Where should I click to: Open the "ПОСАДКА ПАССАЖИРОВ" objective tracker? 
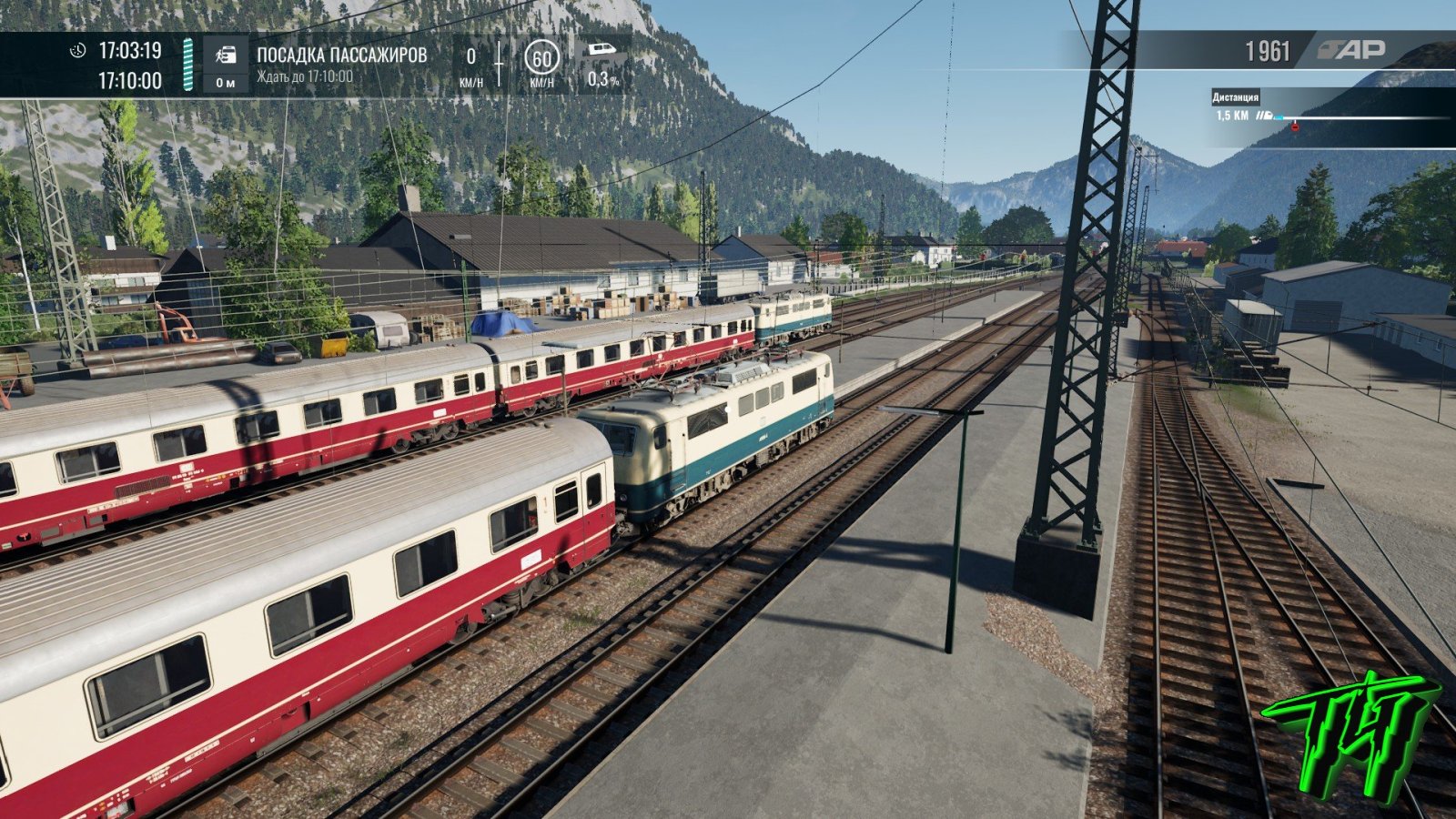[341, 56]
